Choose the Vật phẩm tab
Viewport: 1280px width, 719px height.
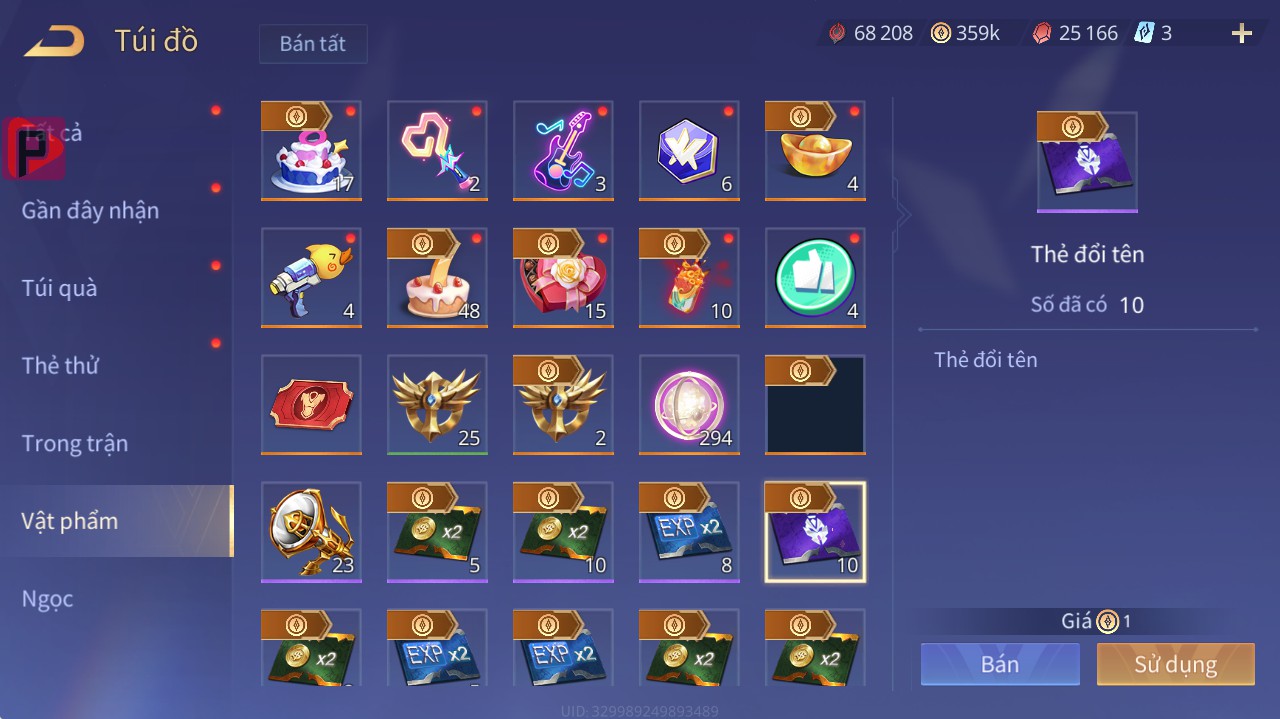[70, 521]
